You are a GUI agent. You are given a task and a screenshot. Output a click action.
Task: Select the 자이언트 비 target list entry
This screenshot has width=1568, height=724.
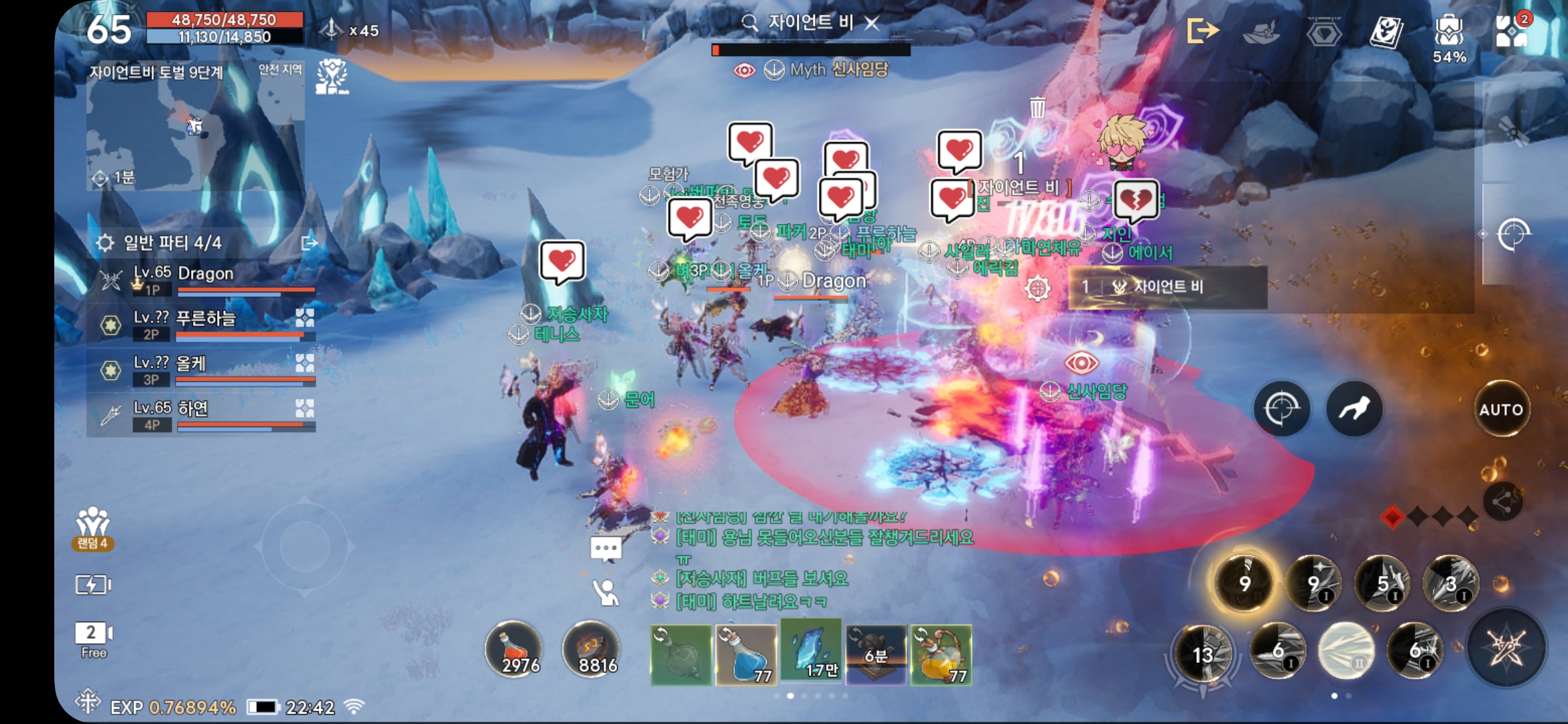(x=1167, y=287)
